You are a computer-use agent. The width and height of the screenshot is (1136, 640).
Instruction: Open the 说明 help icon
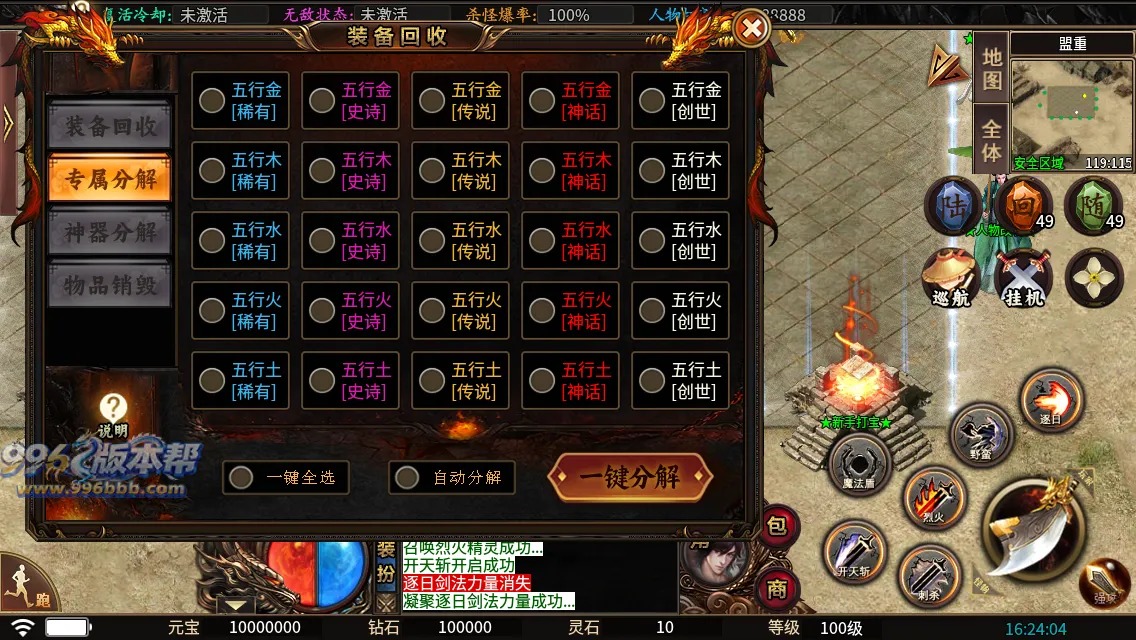pos(114,409)
